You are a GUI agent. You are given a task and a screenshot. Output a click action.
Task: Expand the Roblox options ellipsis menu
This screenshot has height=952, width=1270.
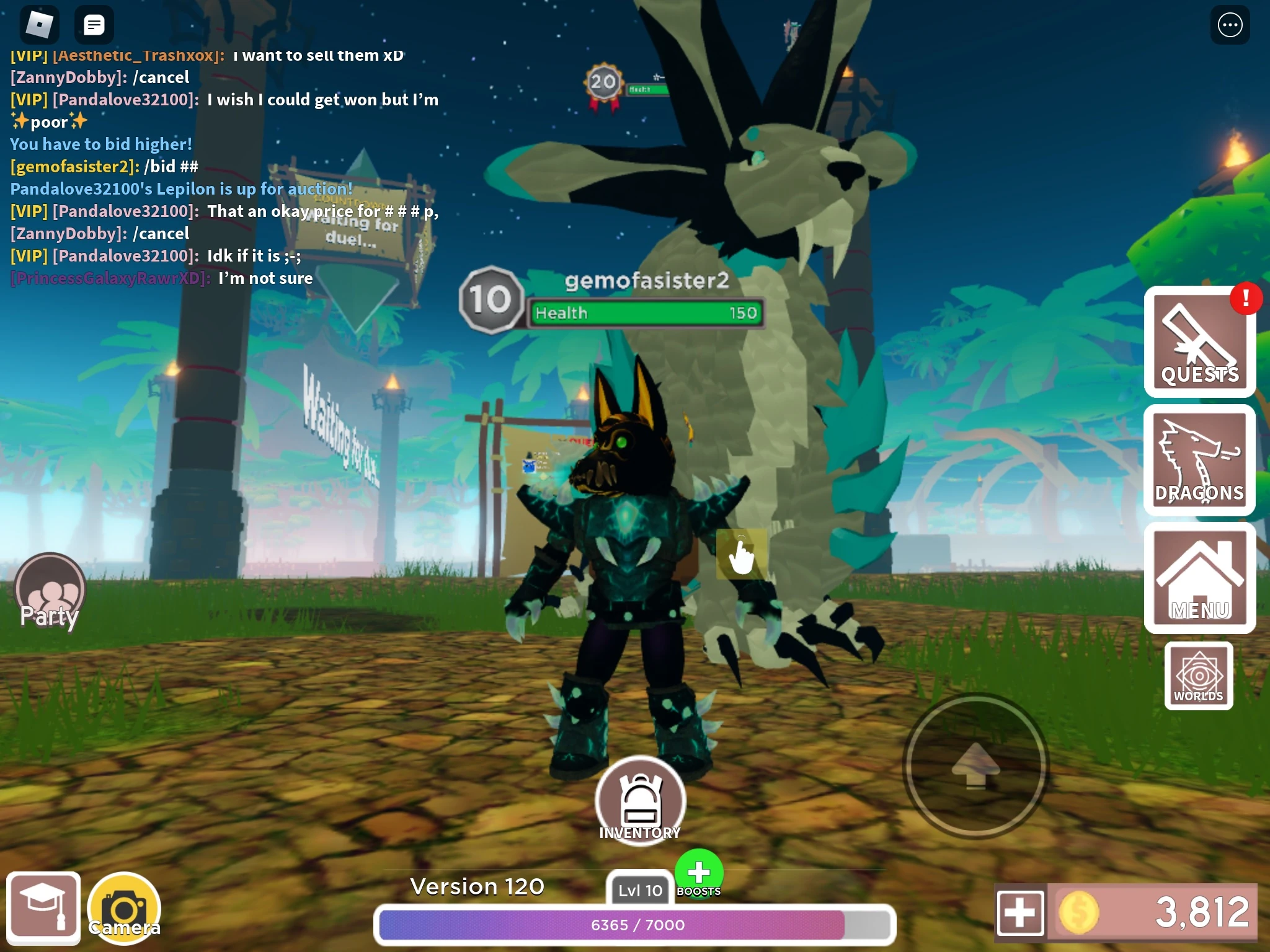[x=1232, y=25]
